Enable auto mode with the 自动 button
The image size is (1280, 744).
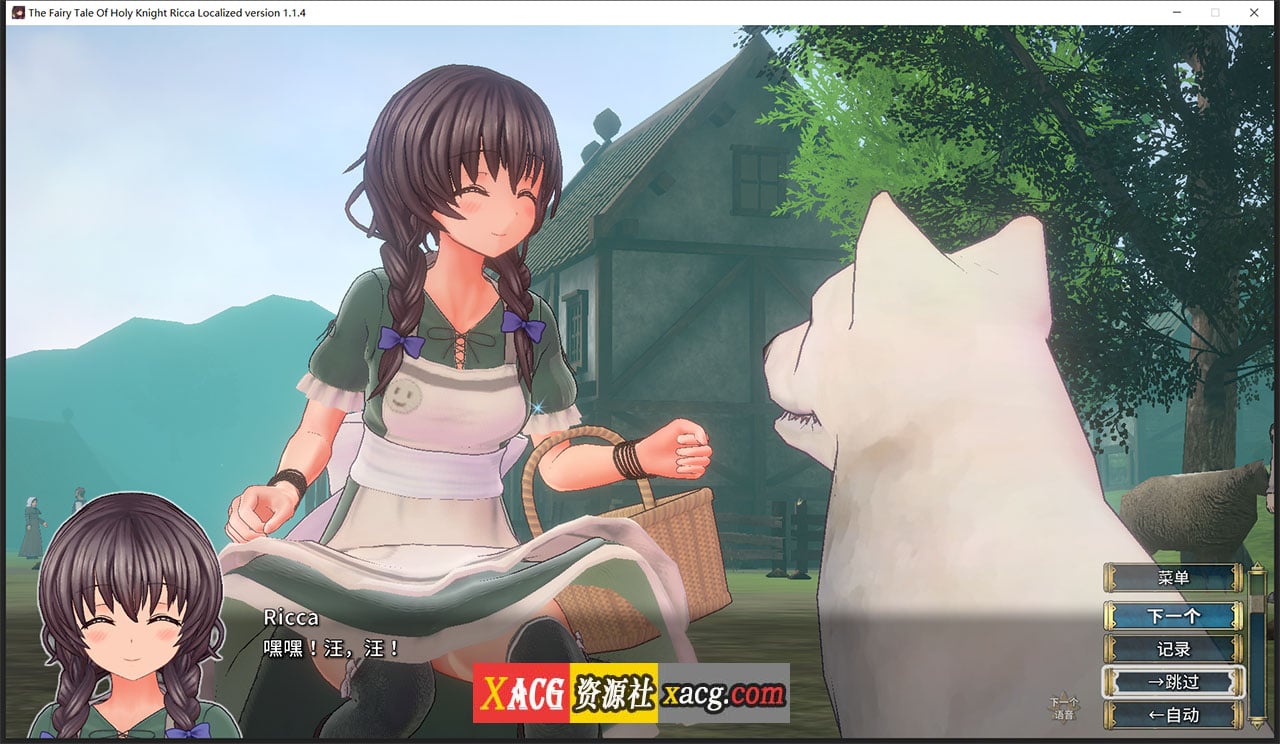[x=1176, y=714]
